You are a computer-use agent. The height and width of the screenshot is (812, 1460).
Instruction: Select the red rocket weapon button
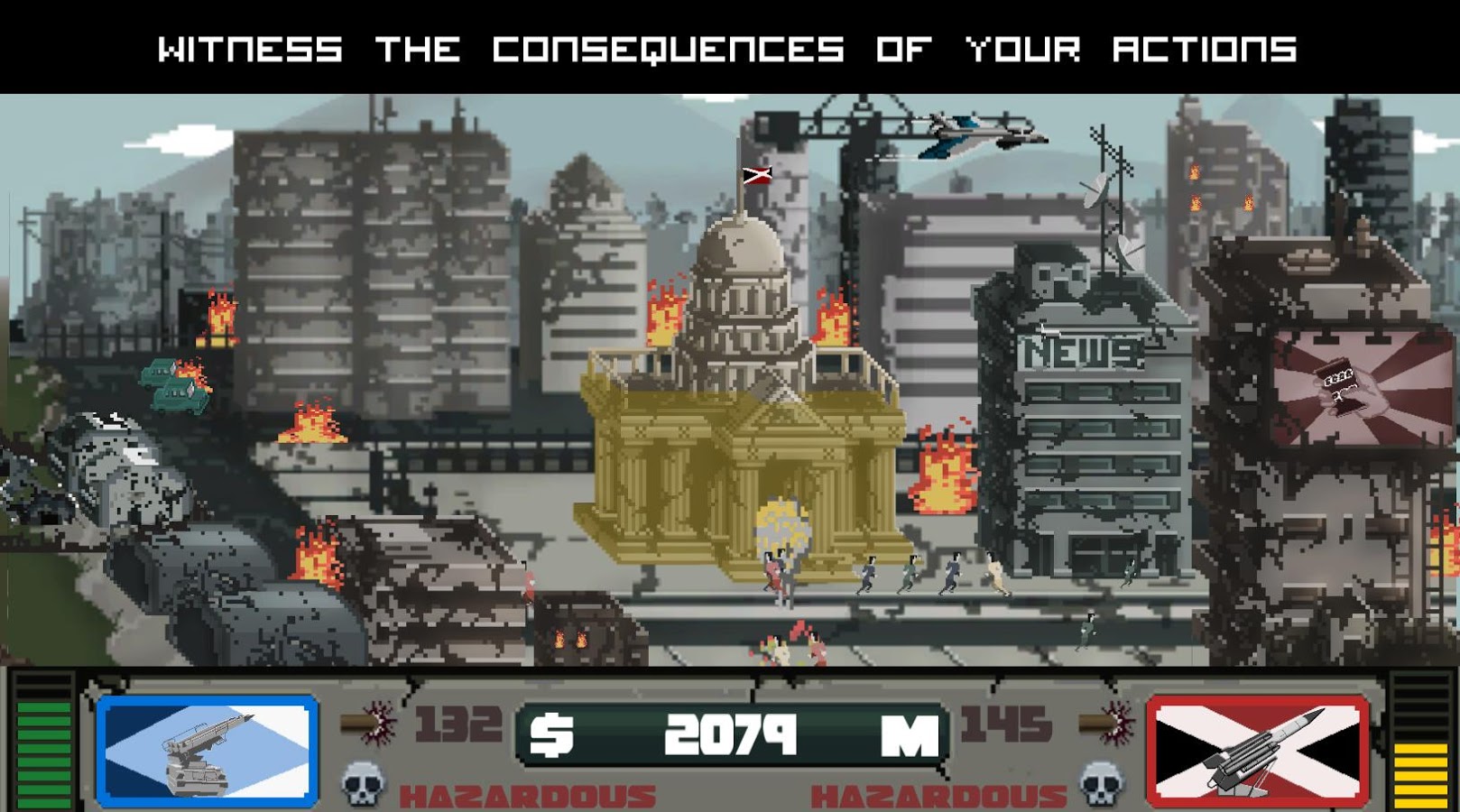pos(1257,750)
